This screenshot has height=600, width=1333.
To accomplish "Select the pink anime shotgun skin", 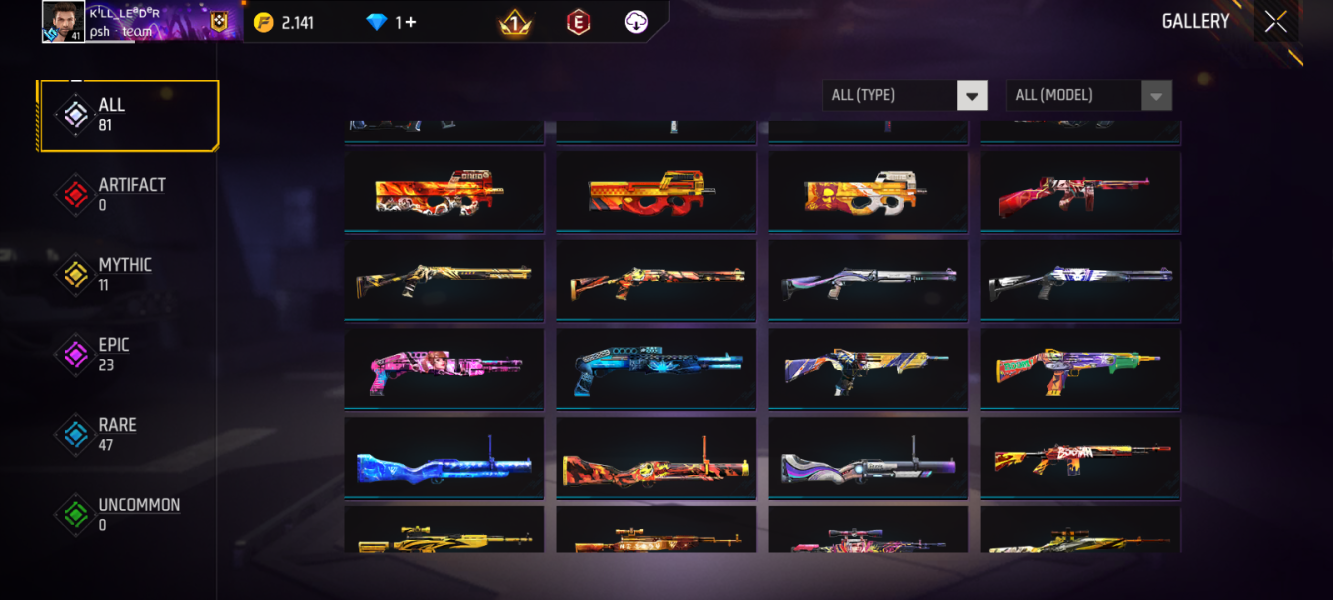I will pyautogui.click(x=444, y=369).
